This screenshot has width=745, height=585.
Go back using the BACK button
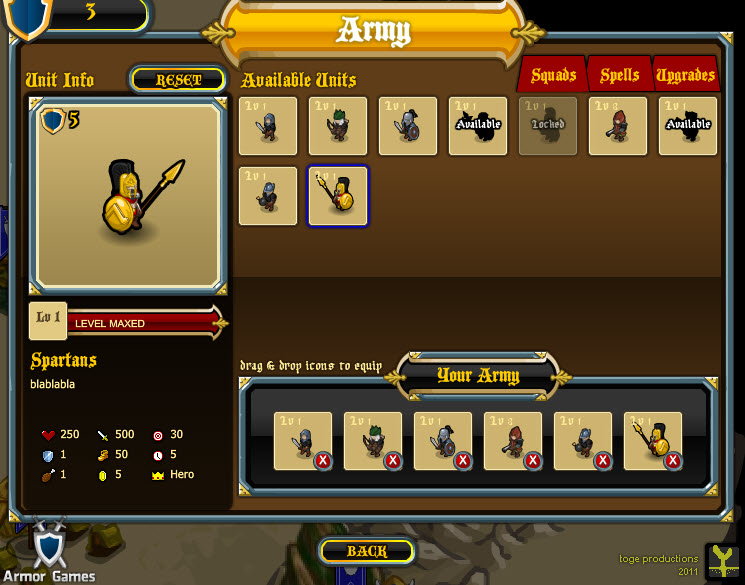click(x=367, y=551)
